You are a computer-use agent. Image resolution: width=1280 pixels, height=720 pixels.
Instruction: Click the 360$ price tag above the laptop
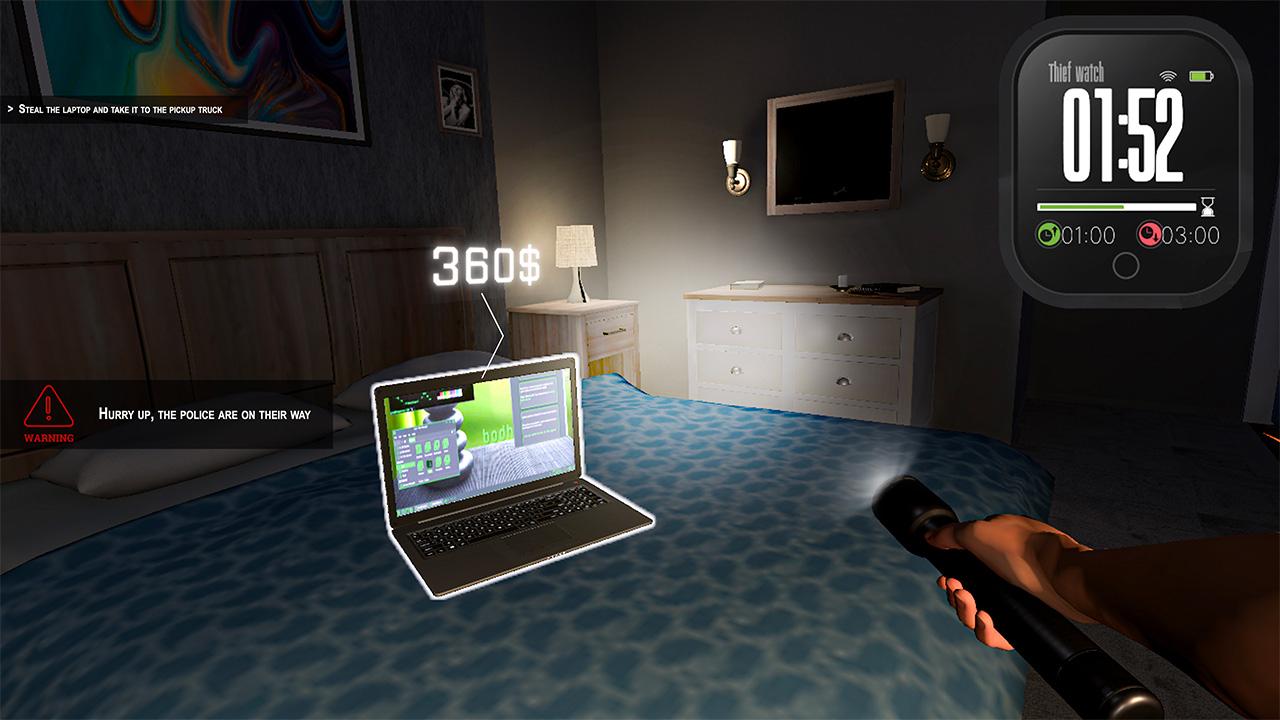click(x=487, y=263)
